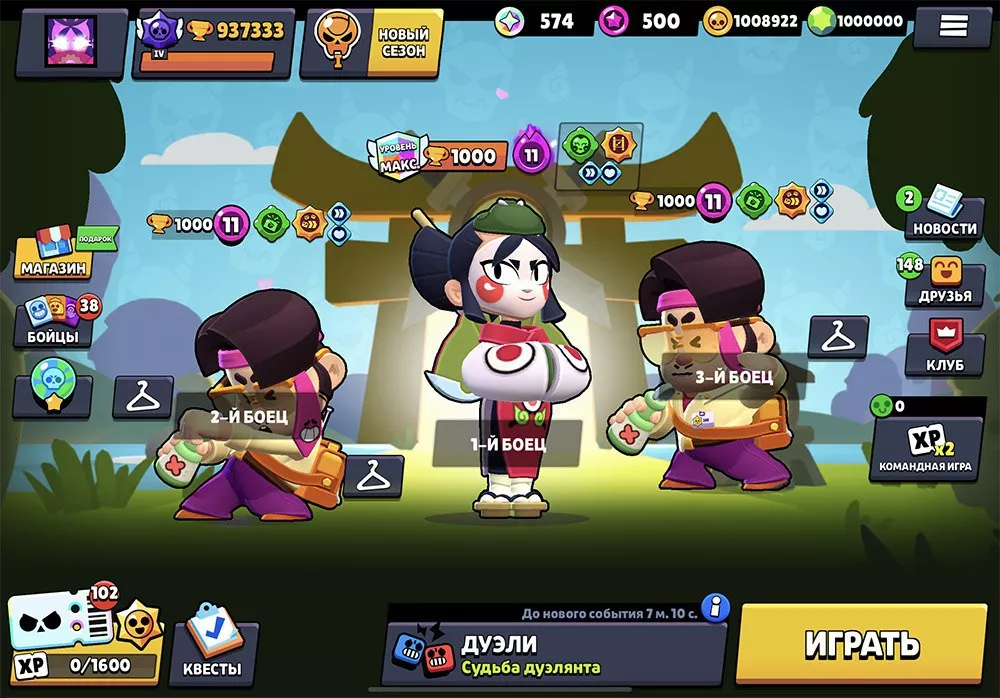Viewport: 1000px width, 698px height.
Task: Select the 3-Й БОЕЦ slot
Action: click(735, 377)
